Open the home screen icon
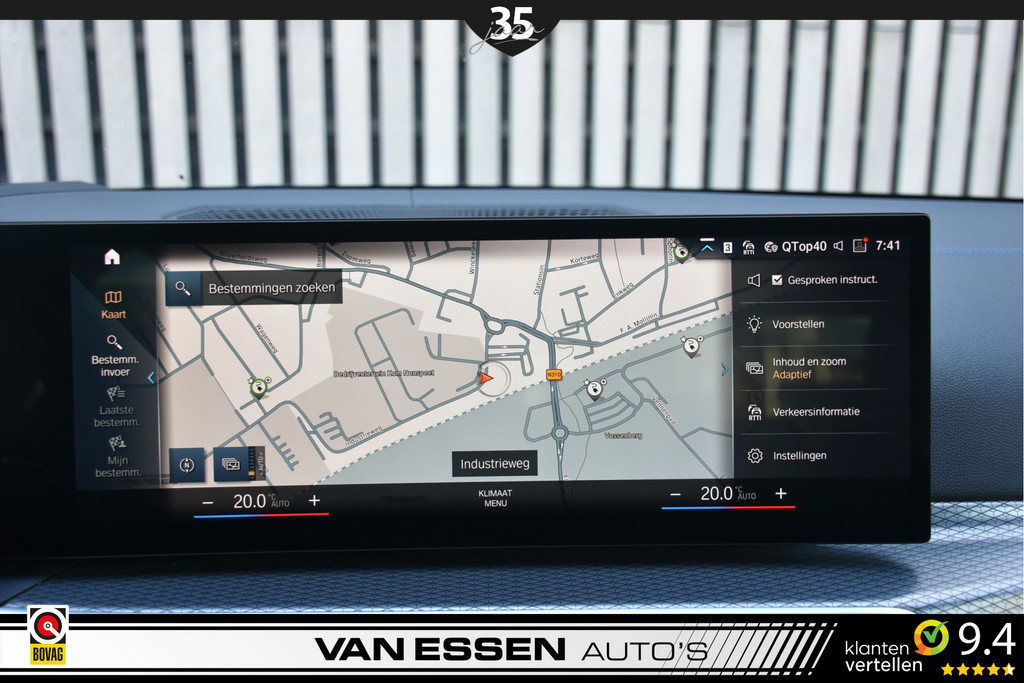Screen dimensions: 1024x683 pyautogui.click(x=112, y=257)
